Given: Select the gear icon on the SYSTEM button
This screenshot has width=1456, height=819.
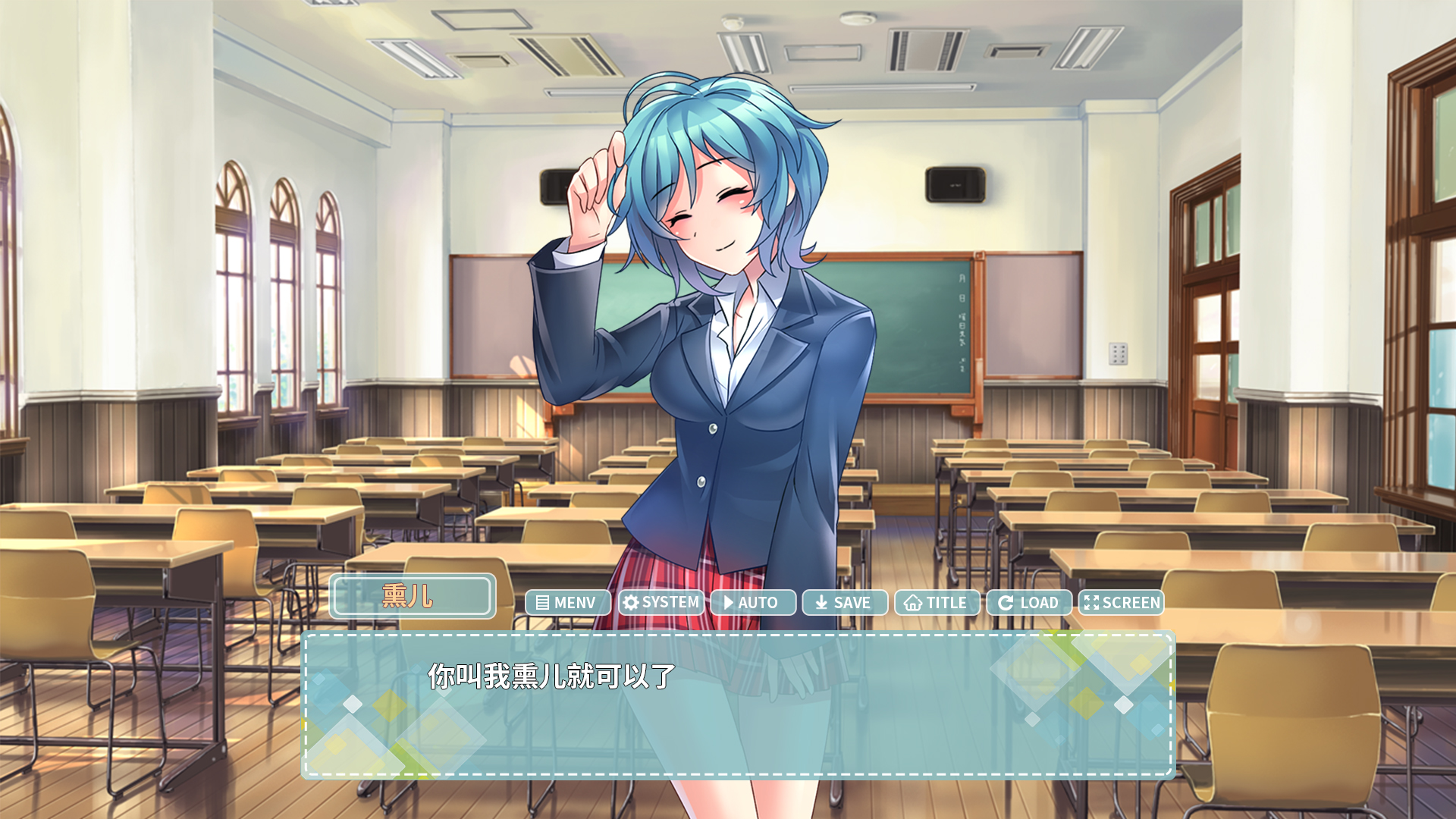Looking at the screenshot, I should (630, 603).
